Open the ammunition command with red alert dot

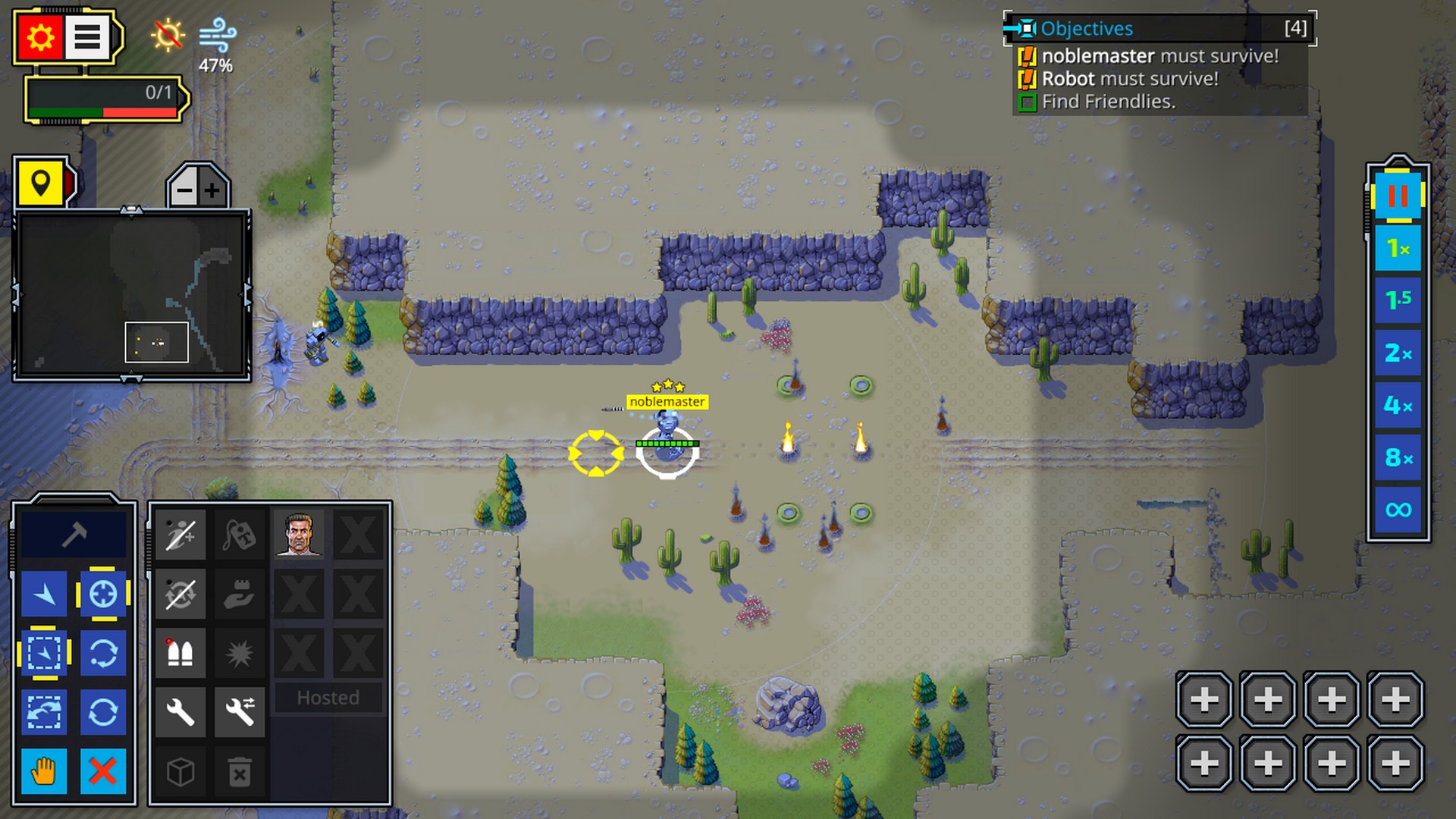tap(180, 653)
